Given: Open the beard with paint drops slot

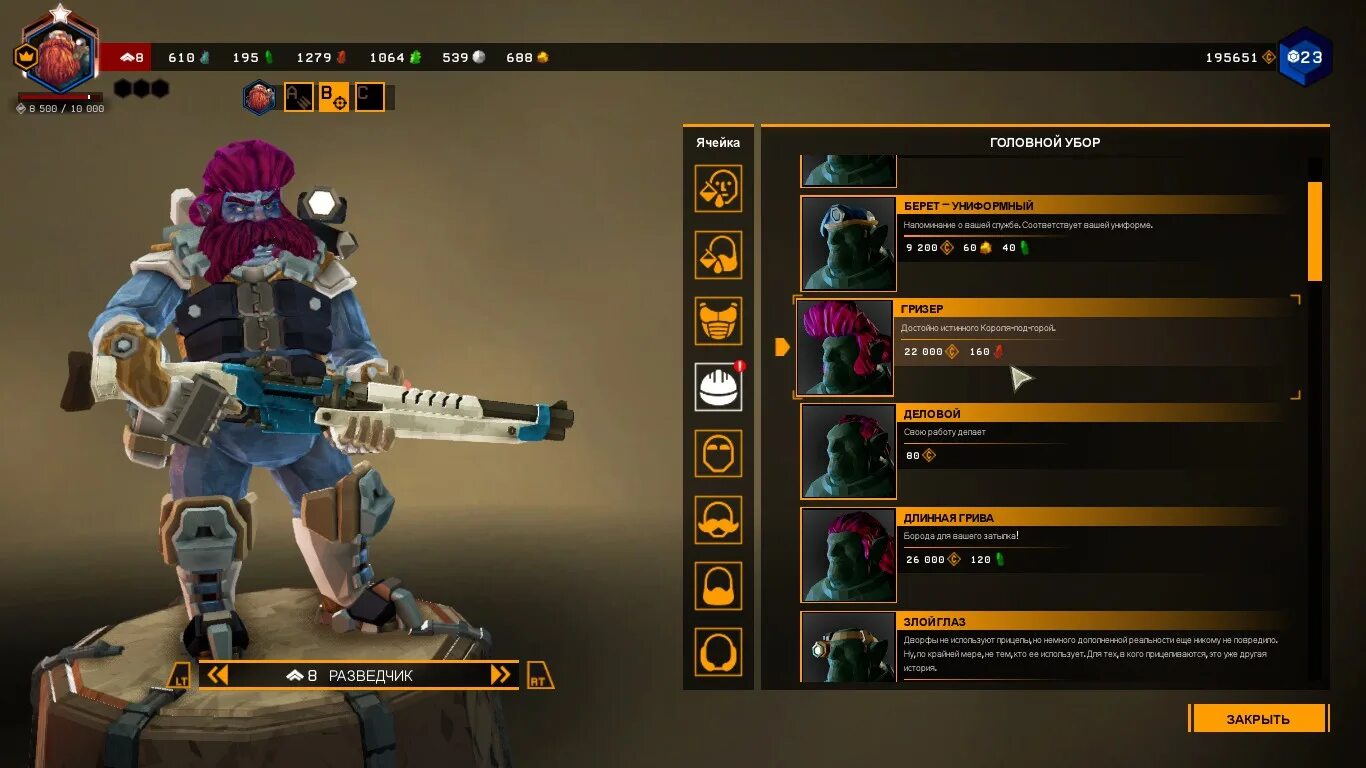Looking at the screenshot, I should [718, 255].
